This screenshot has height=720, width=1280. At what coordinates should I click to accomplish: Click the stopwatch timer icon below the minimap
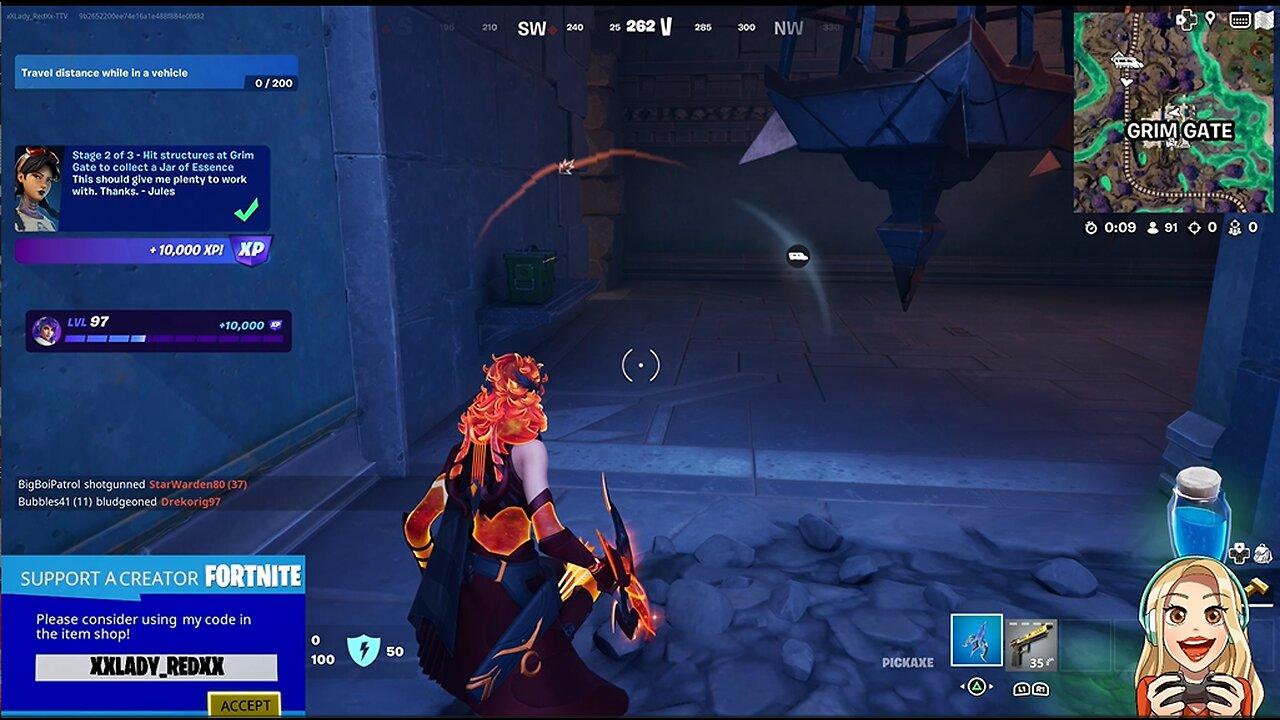tap(1092, 227)
